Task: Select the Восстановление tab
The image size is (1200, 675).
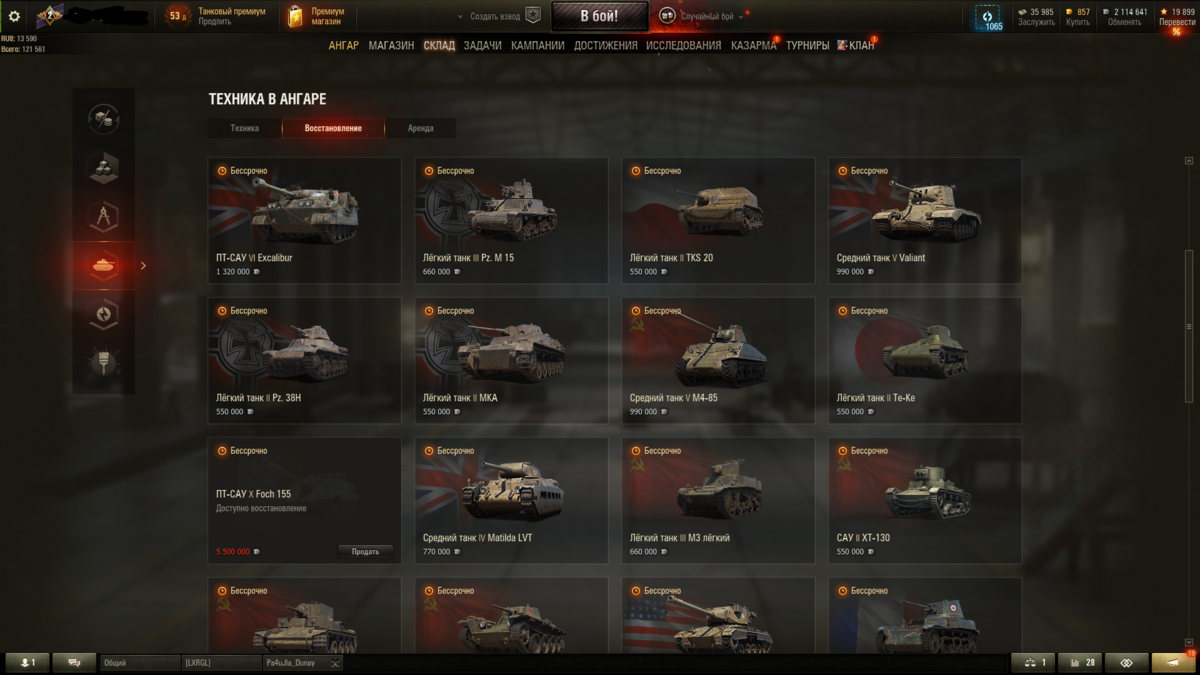Action: point(333,128)
